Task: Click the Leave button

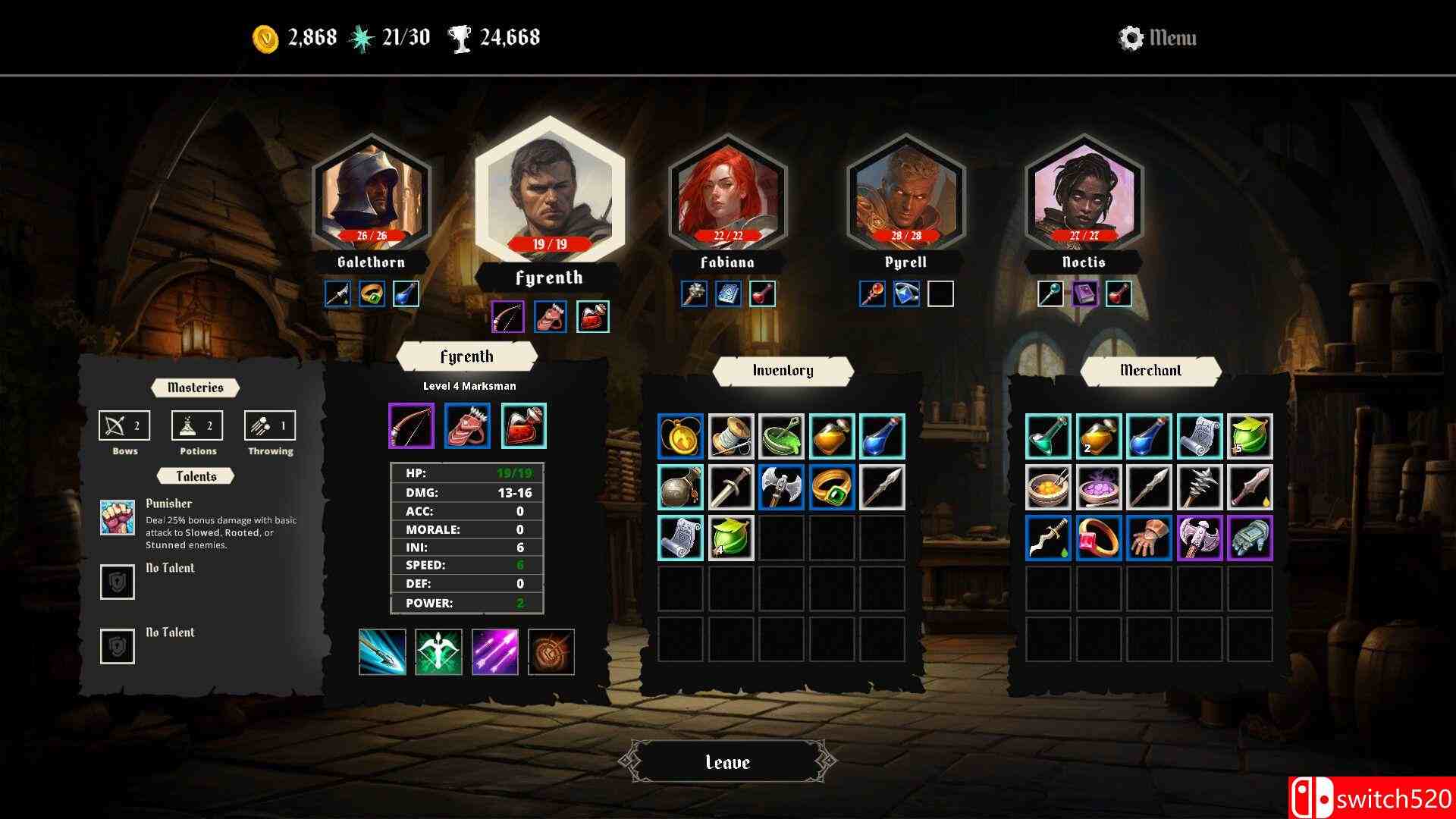Action: pos(727,761)
